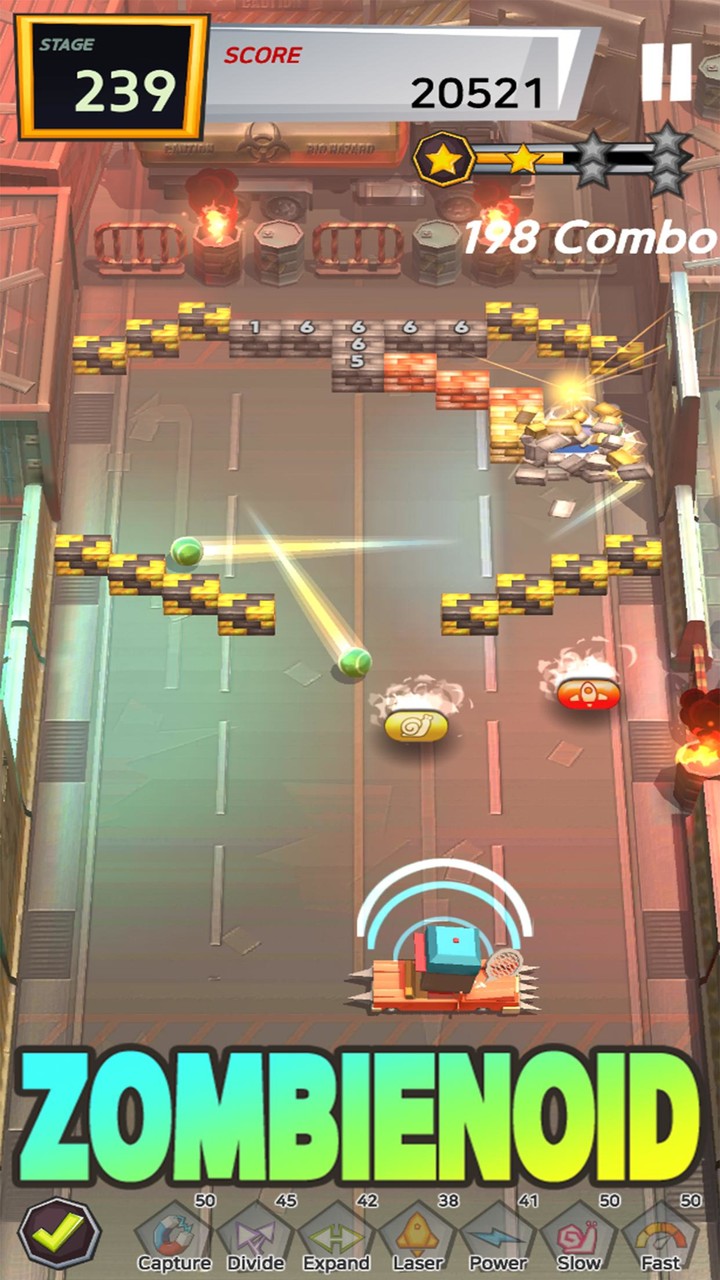Viewport: 720px width, 1280px height.
Task: Pause the game
Action: [666, 72]
